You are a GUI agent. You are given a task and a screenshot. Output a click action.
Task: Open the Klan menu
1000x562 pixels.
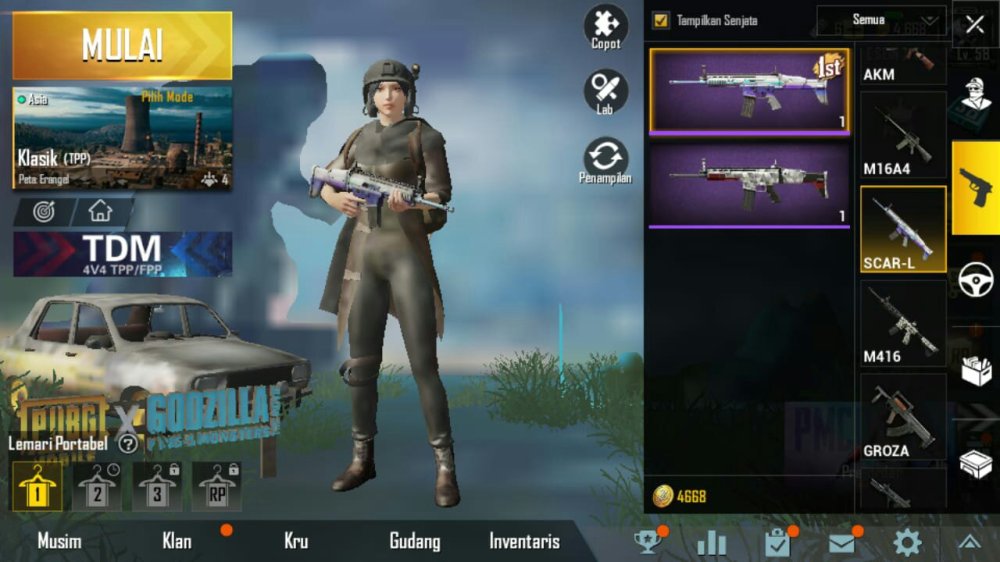[x=177, y=542]
